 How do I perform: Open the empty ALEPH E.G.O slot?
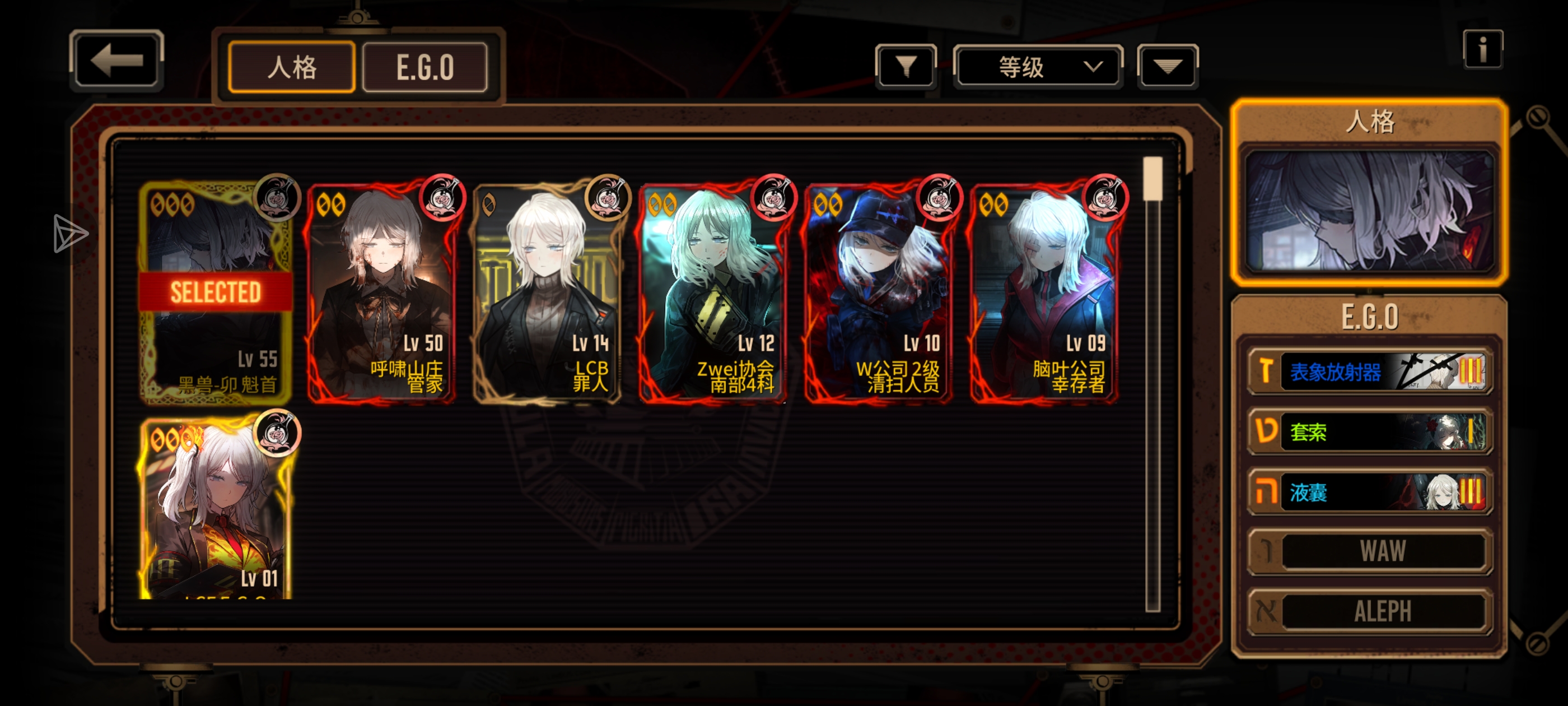(x=1369, y=611)
